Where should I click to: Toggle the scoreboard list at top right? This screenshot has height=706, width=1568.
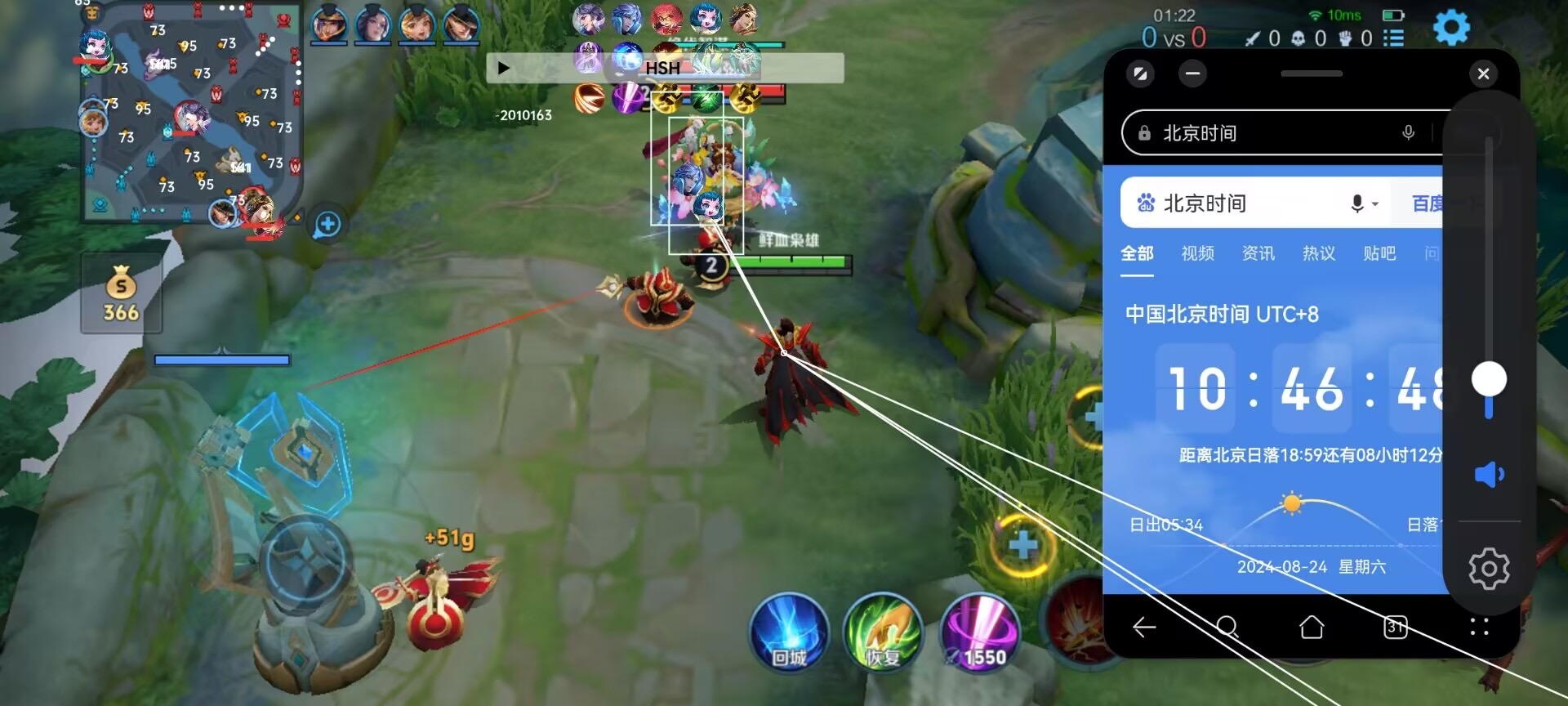[x=1395, y=37]
